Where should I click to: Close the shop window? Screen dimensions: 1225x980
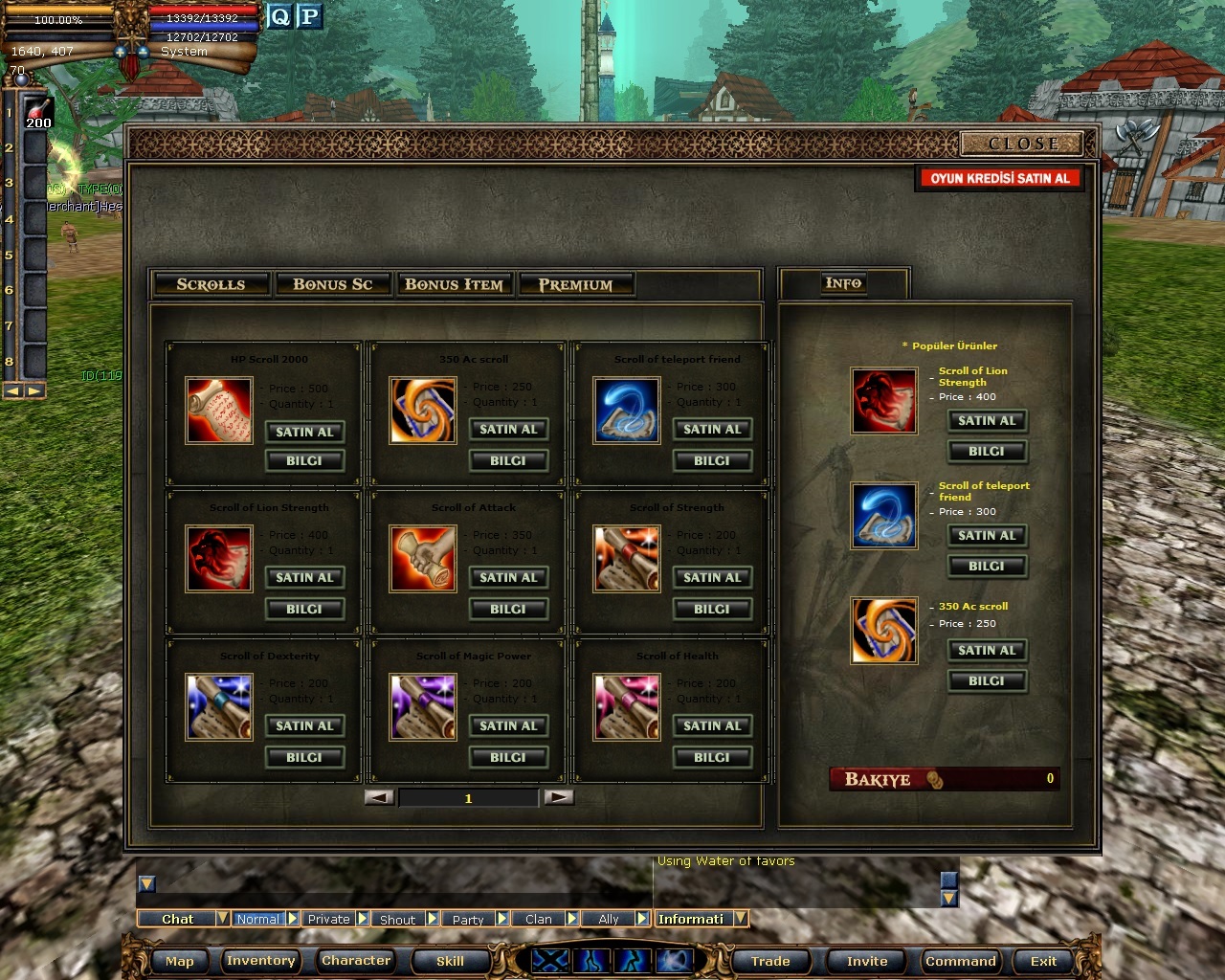tap(1022, 144)
